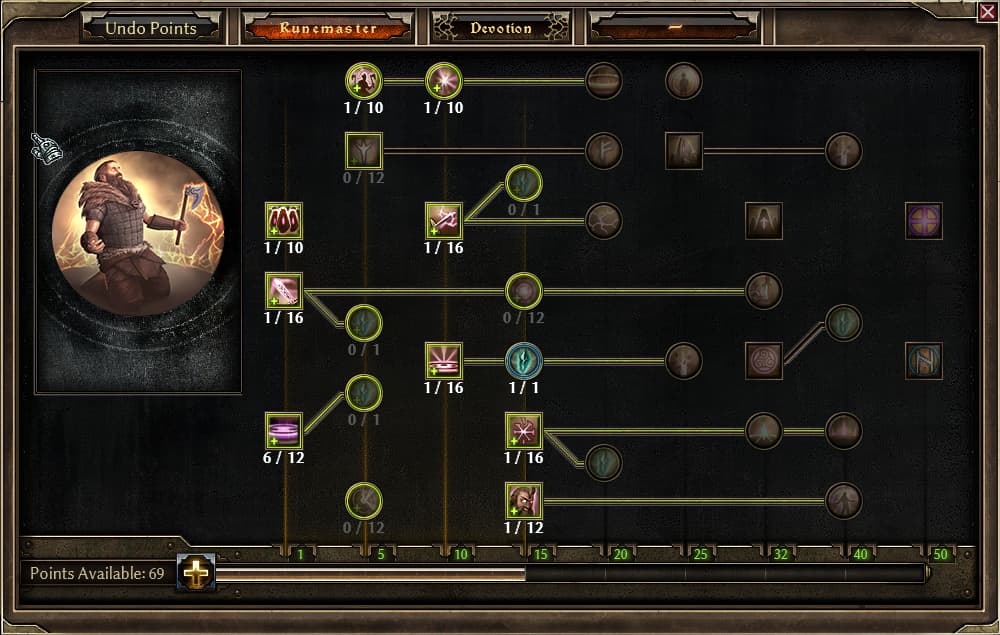
Task: Click the purple and orange cross skill
Action: 923,221
